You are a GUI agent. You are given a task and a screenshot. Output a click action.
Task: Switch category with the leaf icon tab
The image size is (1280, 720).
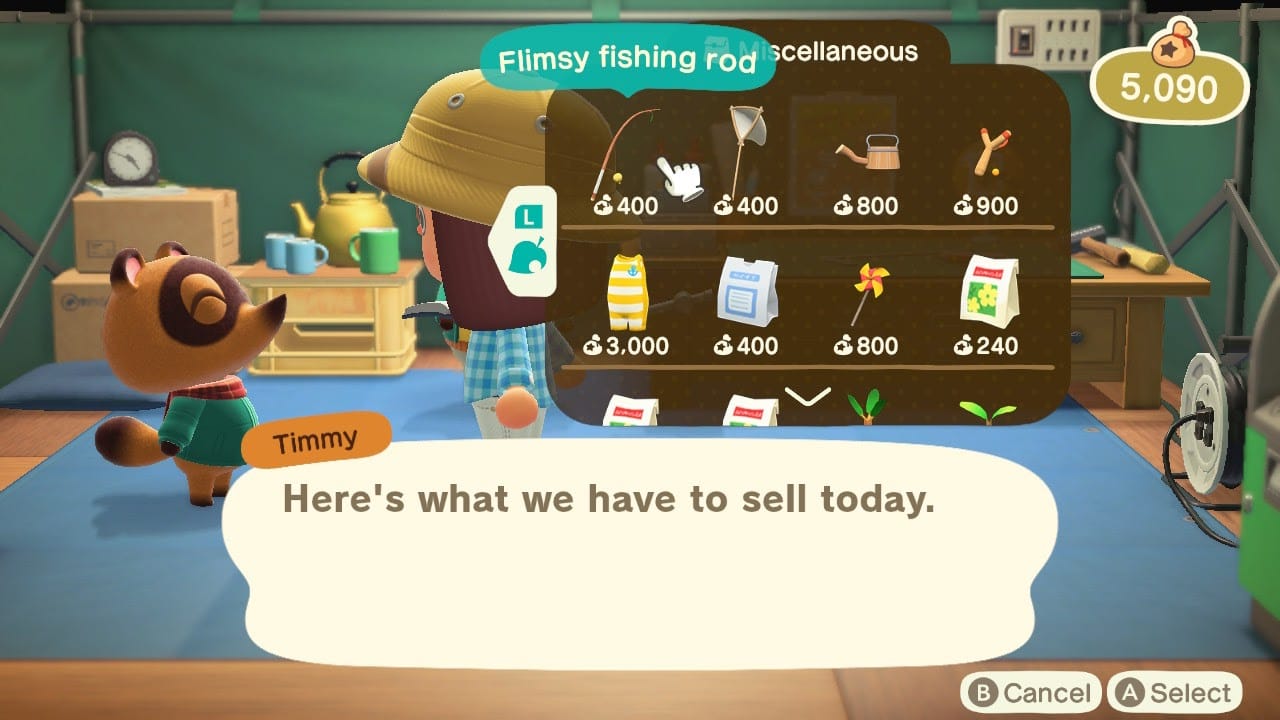(525, 260)
